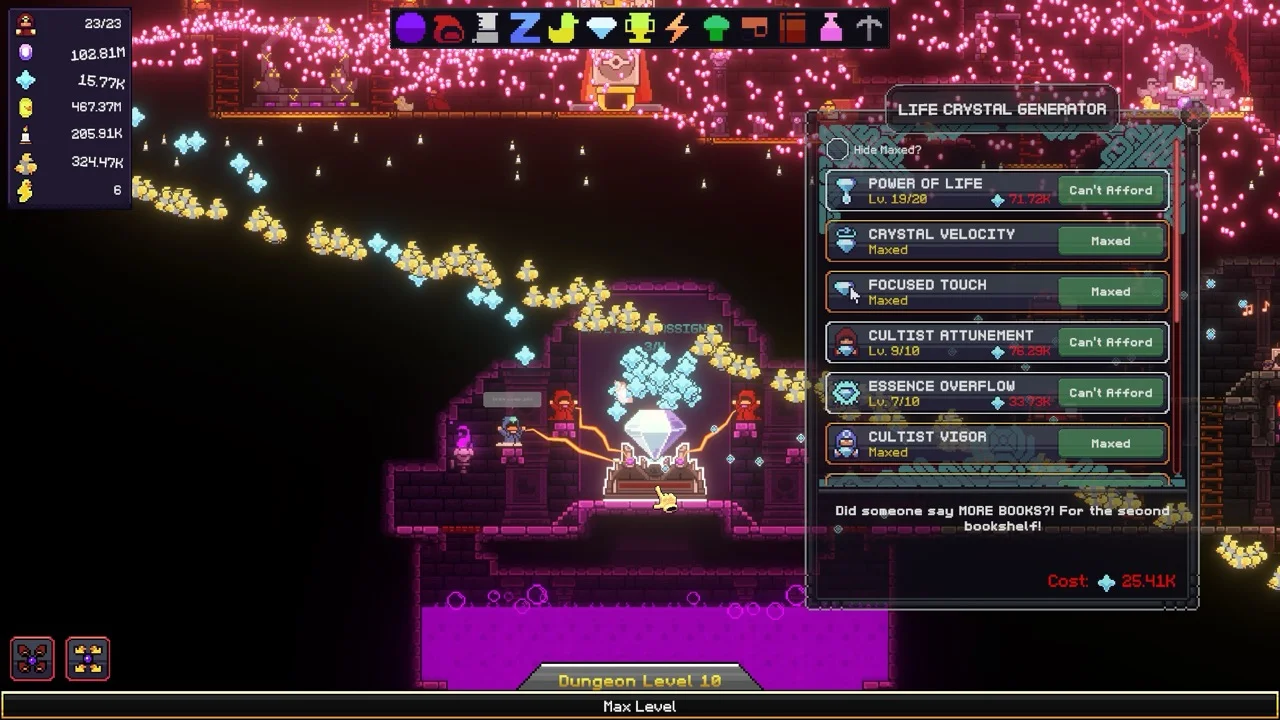This screenshot has height=720, width=1280.
Task: Show the gold trophy toolbar menu
Action: (639, 28)
